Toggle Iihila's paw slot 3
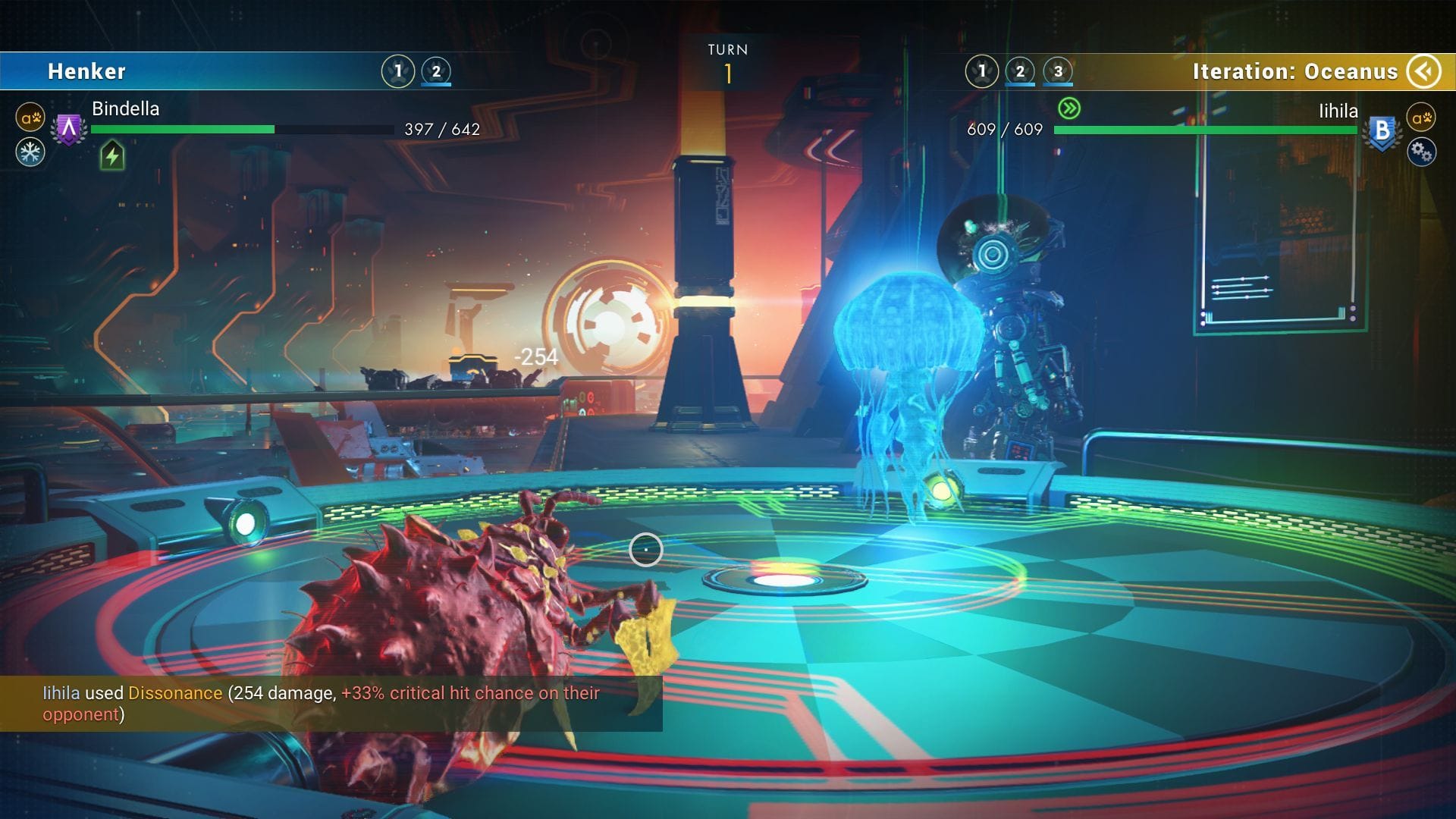Image resolution: width=1456 pixels, height=819 pixels. [x=1057, y=70]
